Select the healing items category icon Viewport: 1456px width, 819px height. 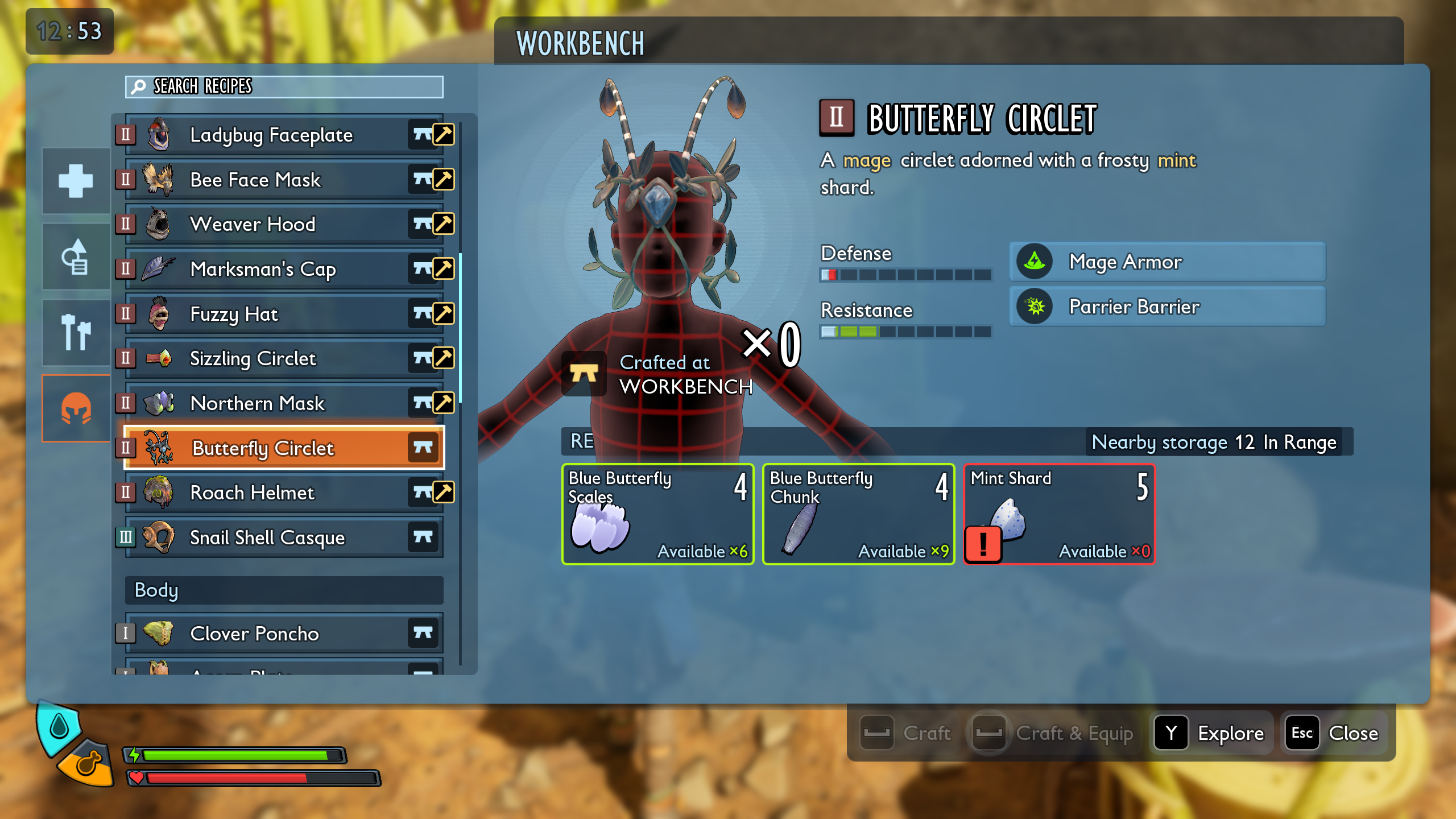click(75, 181)
